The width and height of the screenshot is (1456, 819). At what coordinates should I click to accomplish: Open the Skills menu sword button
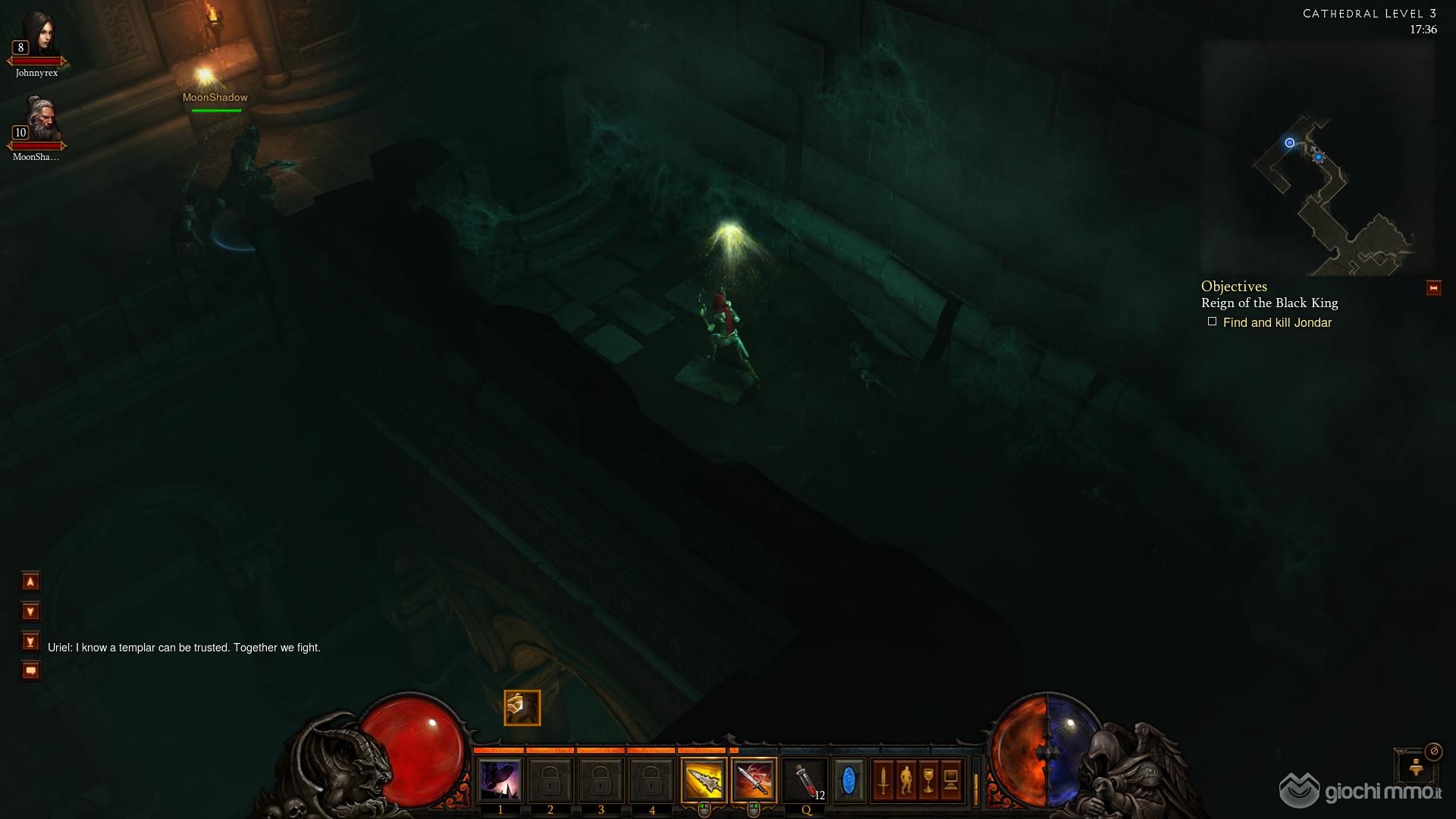(x=883, y=780)
